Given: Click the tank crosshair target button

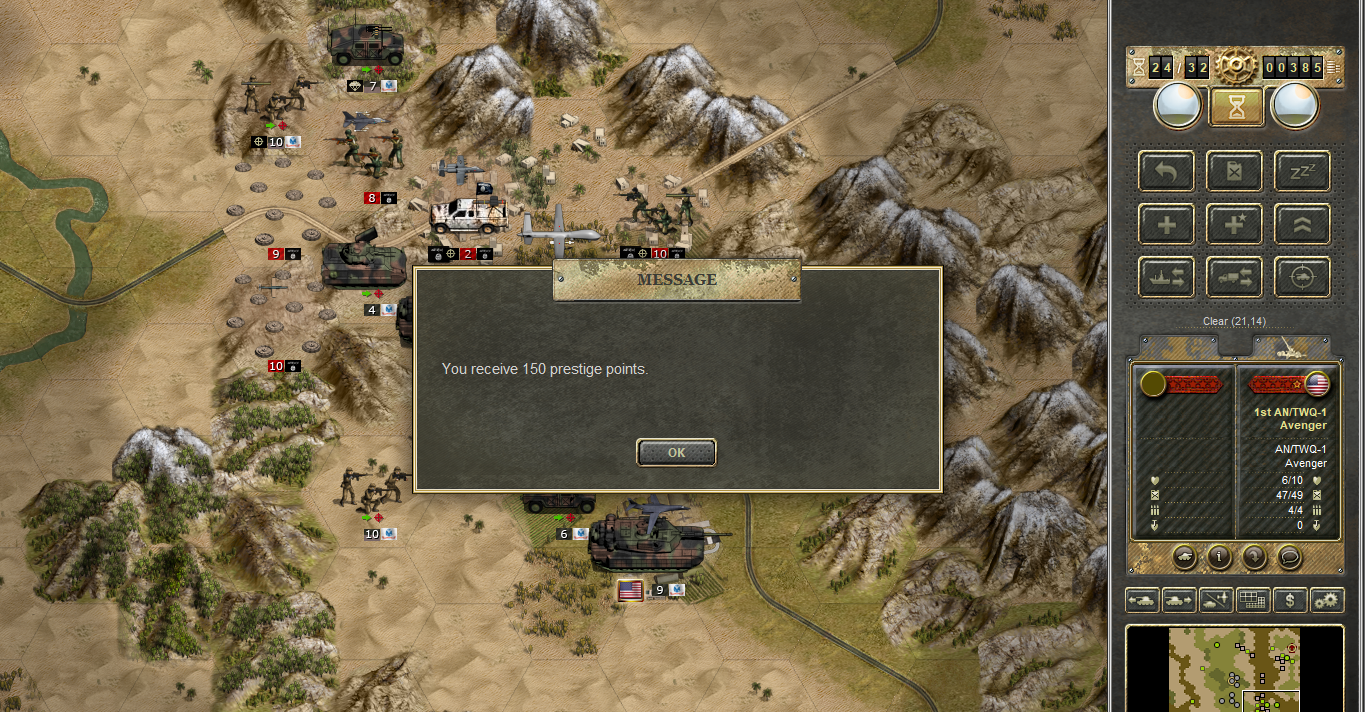Looking at the screenshot, I should click(x=1302, y=277).
